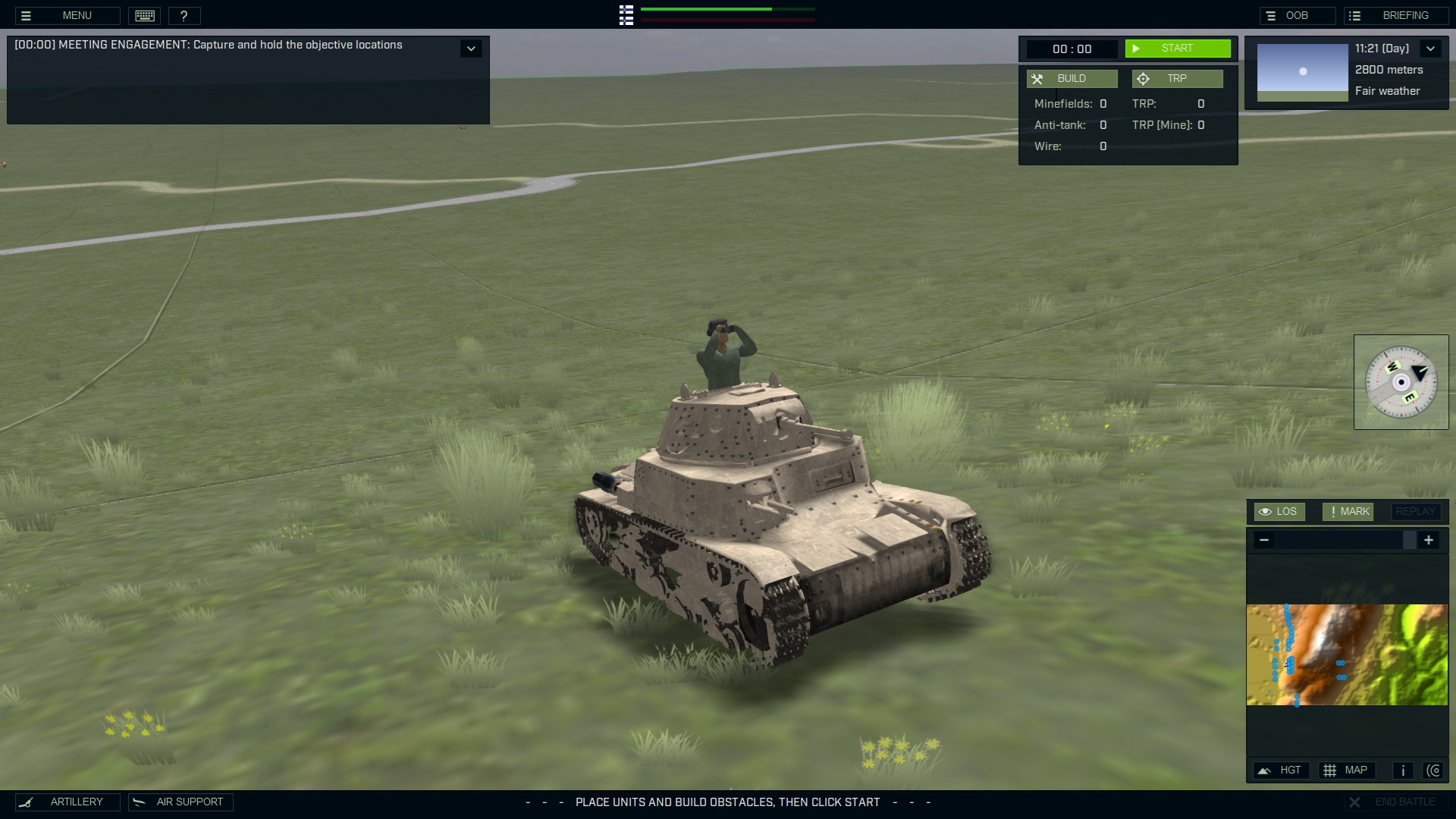Expand the meeting engagement message dropdown
The height and width of the screenshot is (819, 1456).
471,48
